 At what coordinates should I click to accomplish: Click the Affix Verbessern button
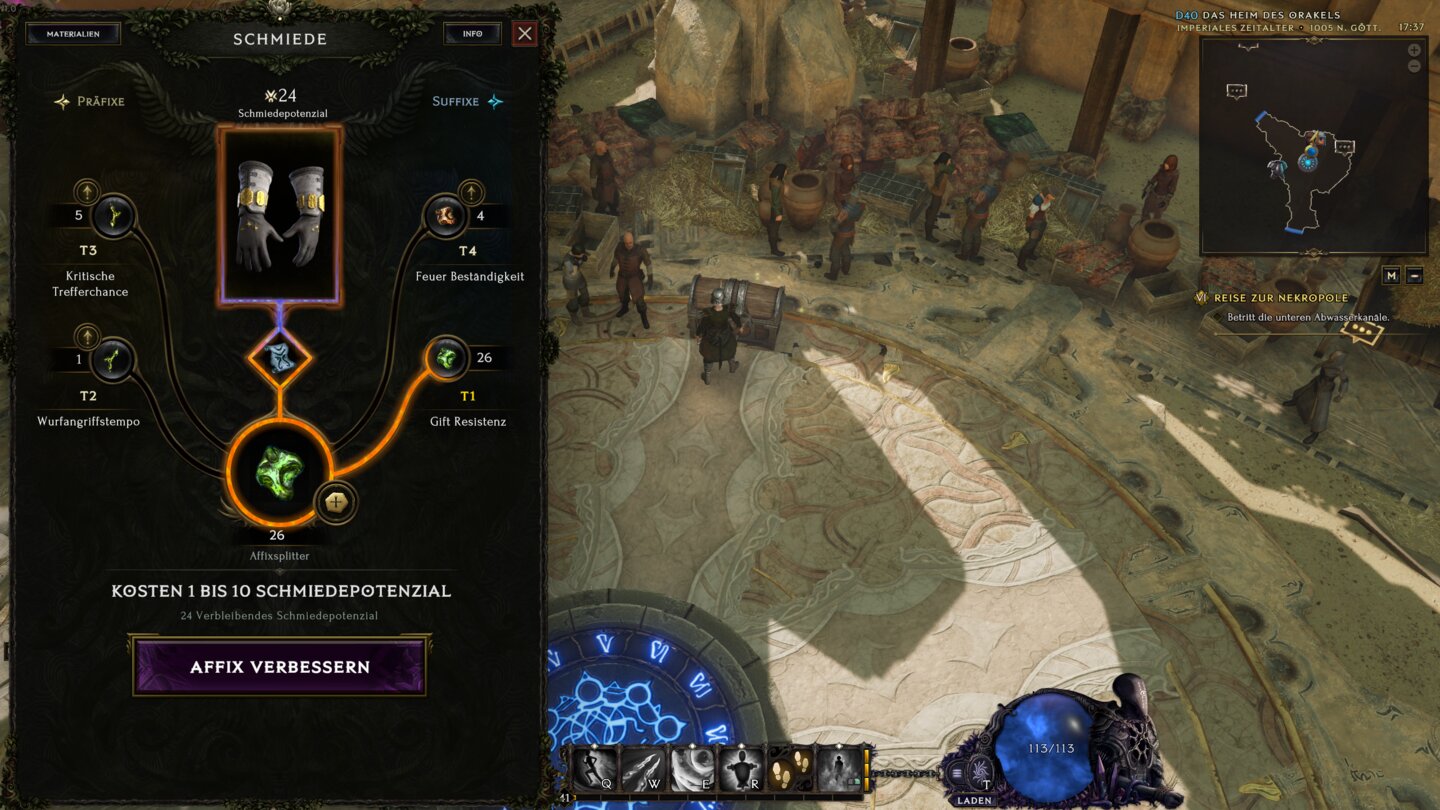point(280,667)
